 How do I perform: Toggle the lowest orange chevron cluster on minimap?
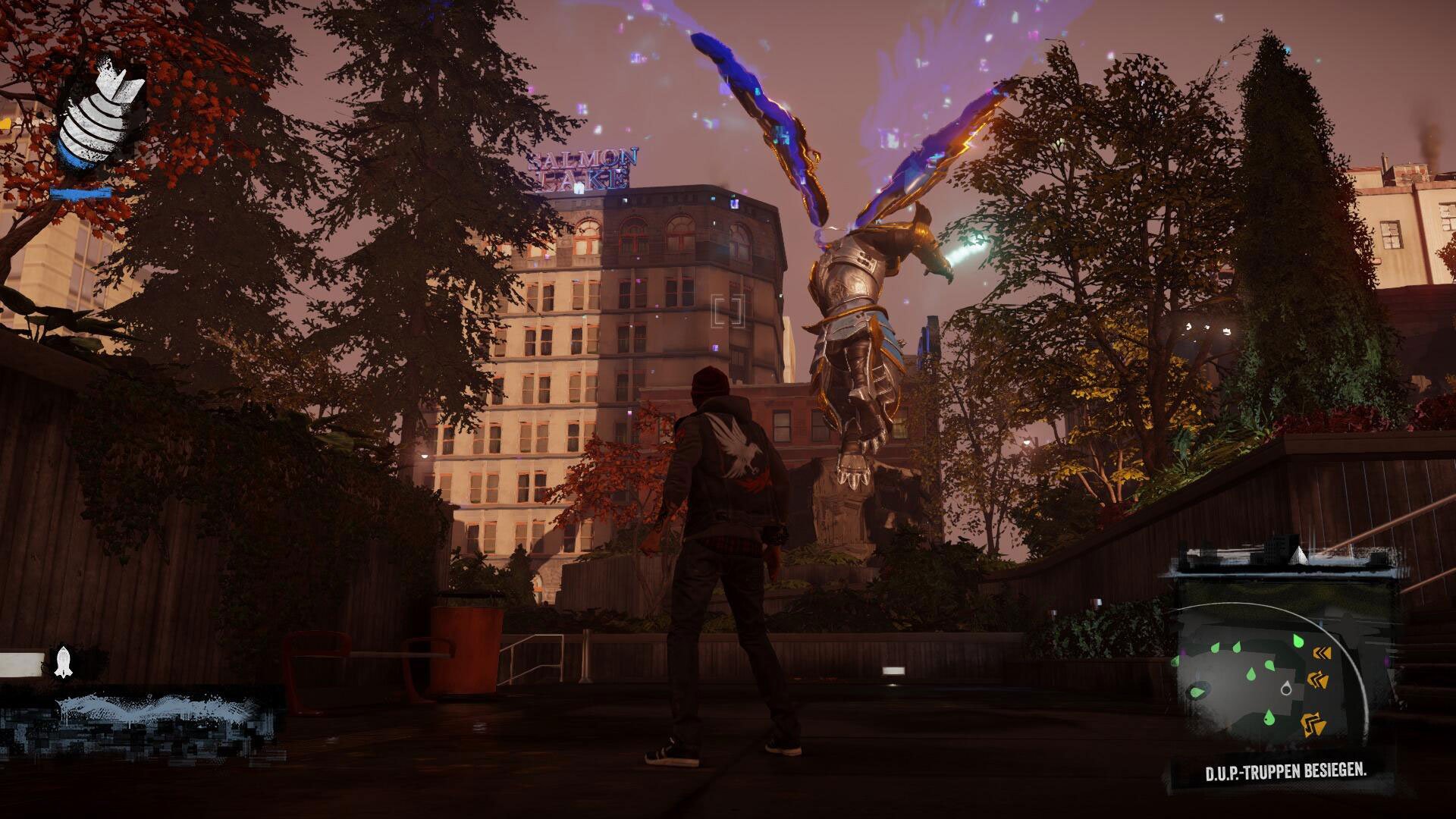(x=1313, y=724)
